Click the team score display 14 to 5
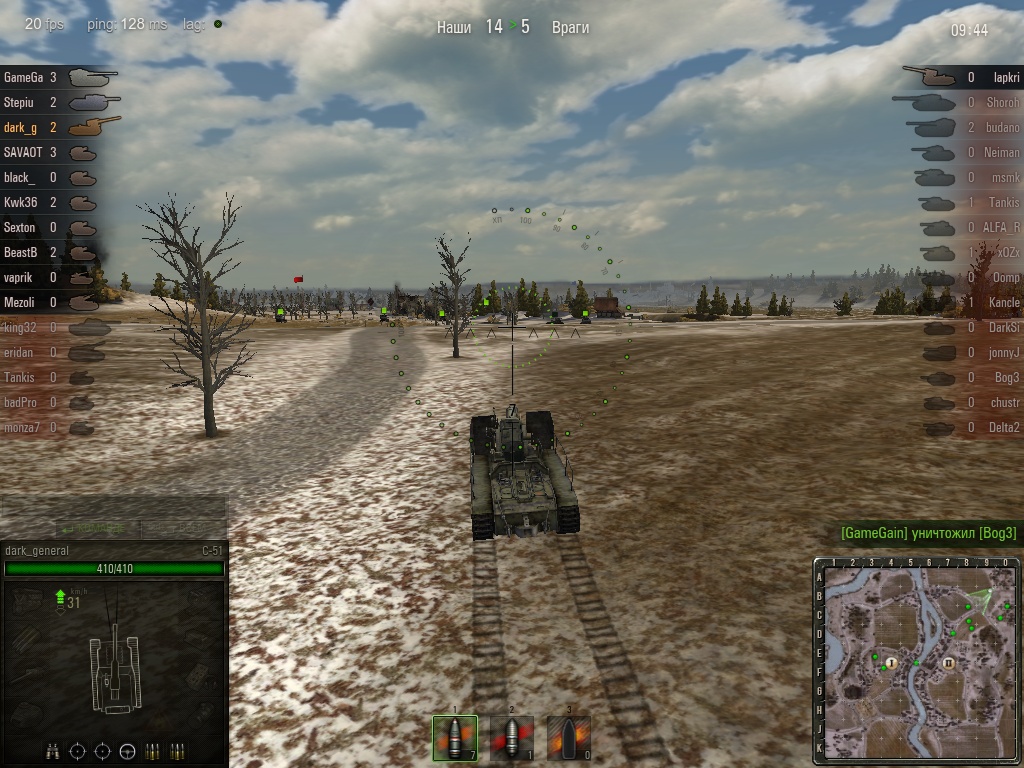Screen dimensions: 1024x768 [512, 28]
